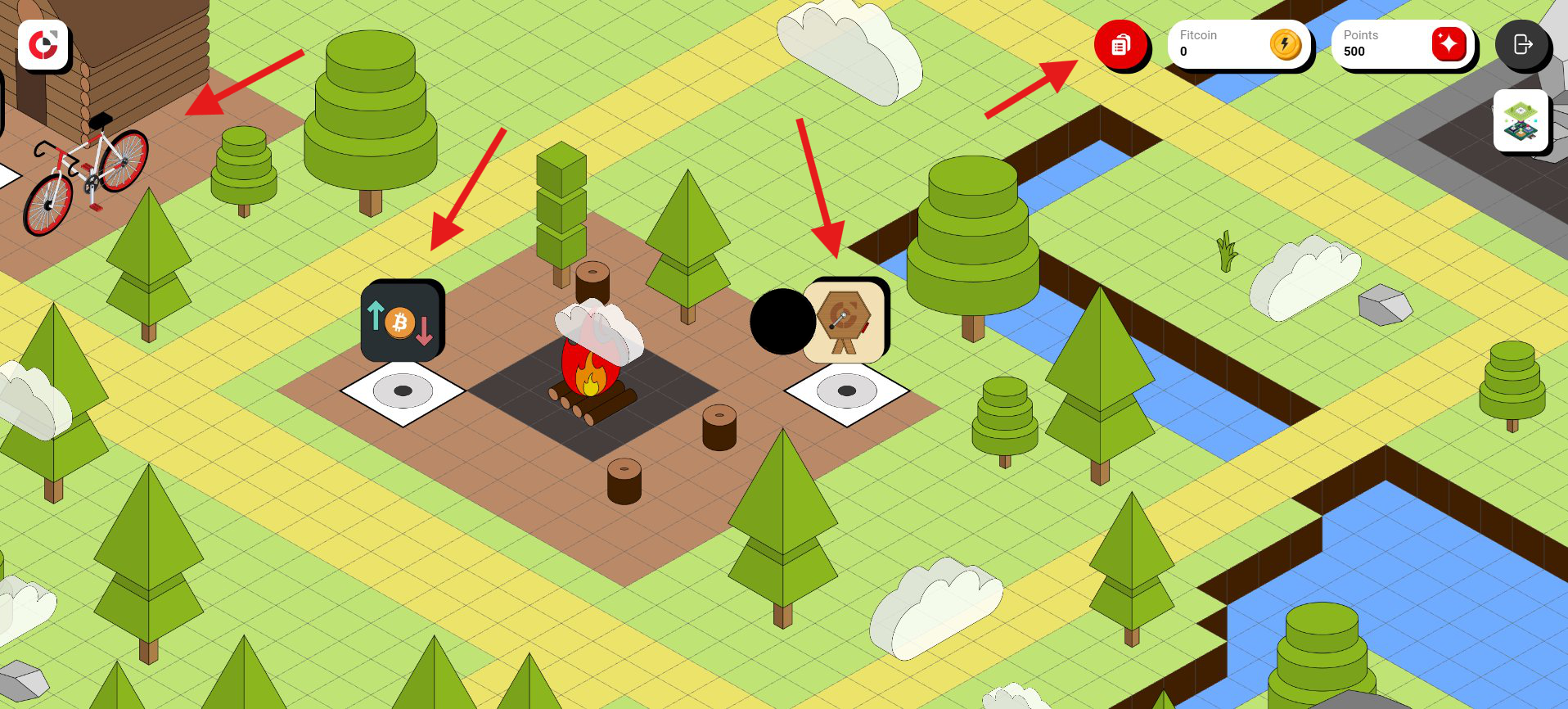Select the hexagonal wooden target tile

pos(844,321)
